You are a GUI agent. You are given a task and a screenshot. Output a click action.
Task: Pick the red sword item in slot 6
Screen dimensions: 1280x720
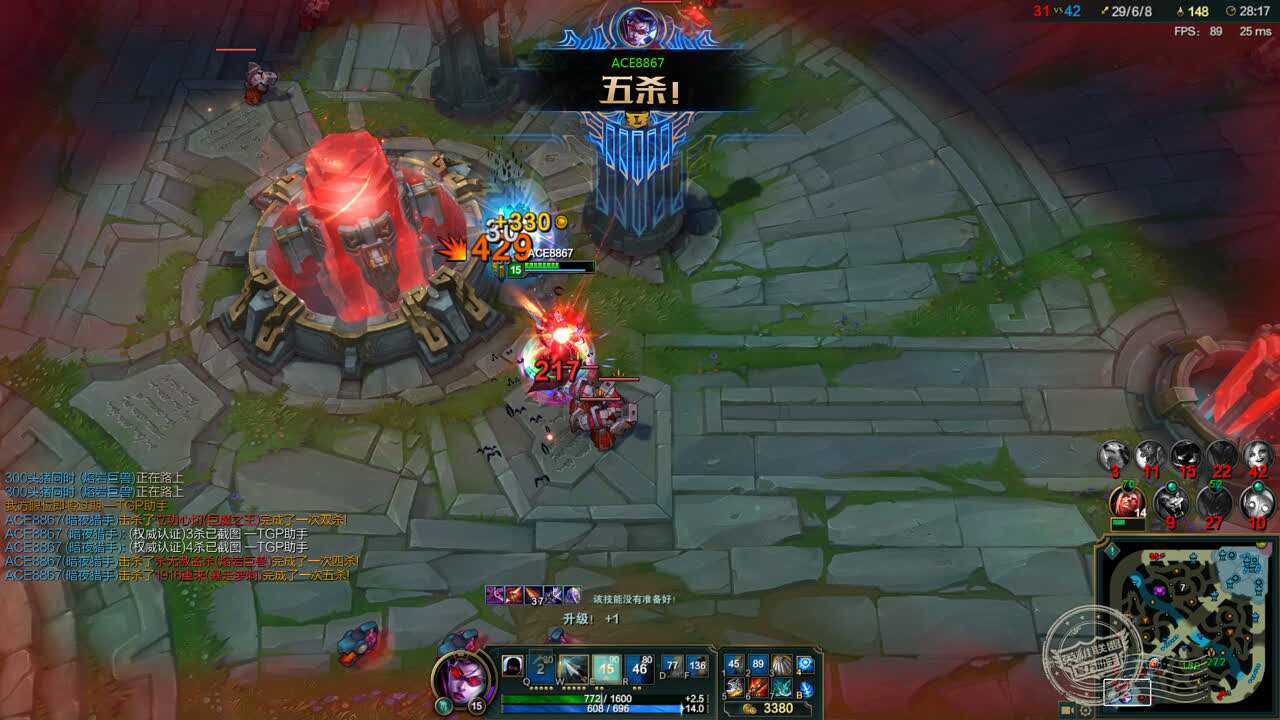(x=758, y=688)
